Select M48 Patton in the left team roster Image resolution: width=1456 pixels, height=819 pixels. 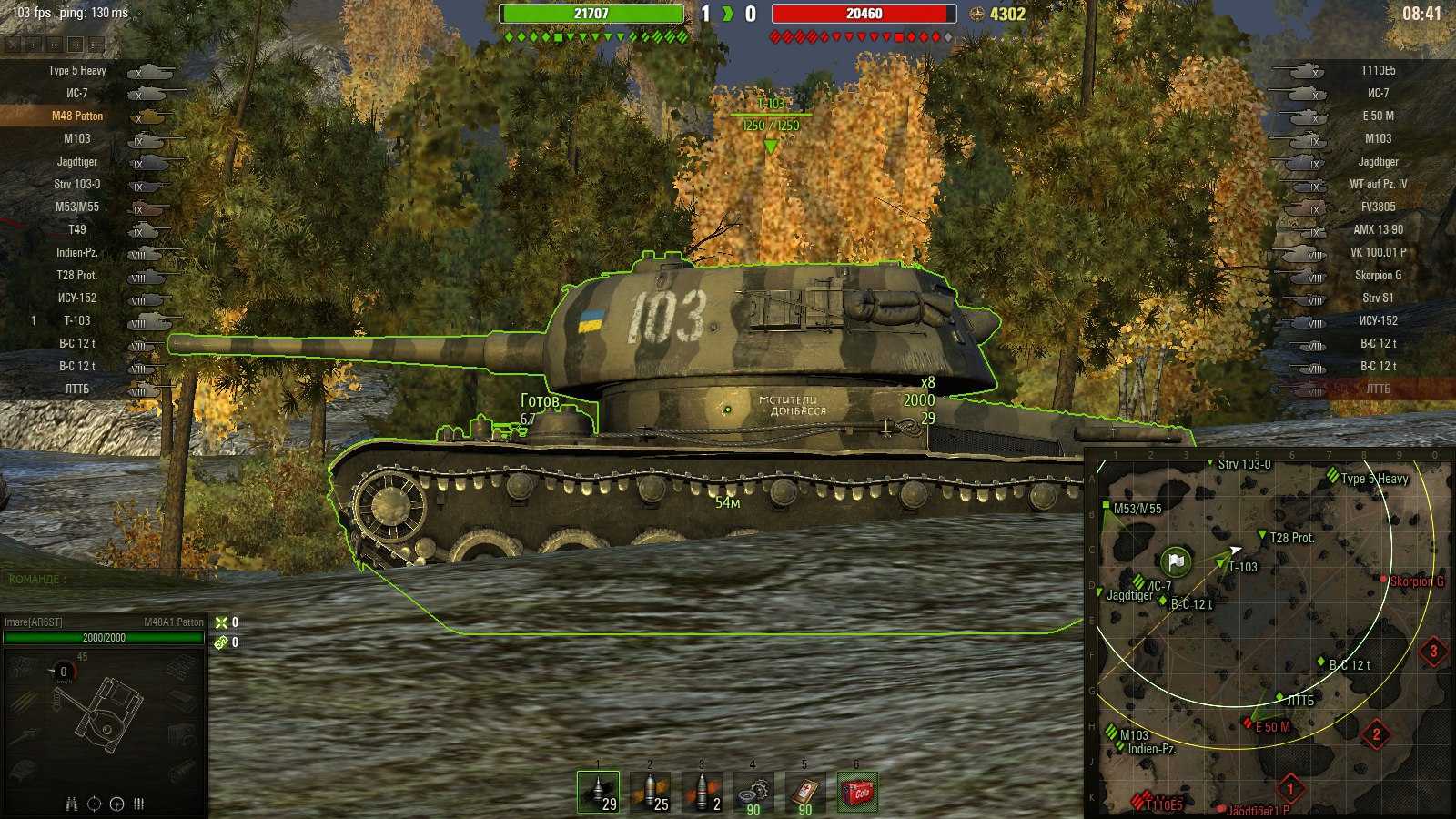(x=76, y=116)
